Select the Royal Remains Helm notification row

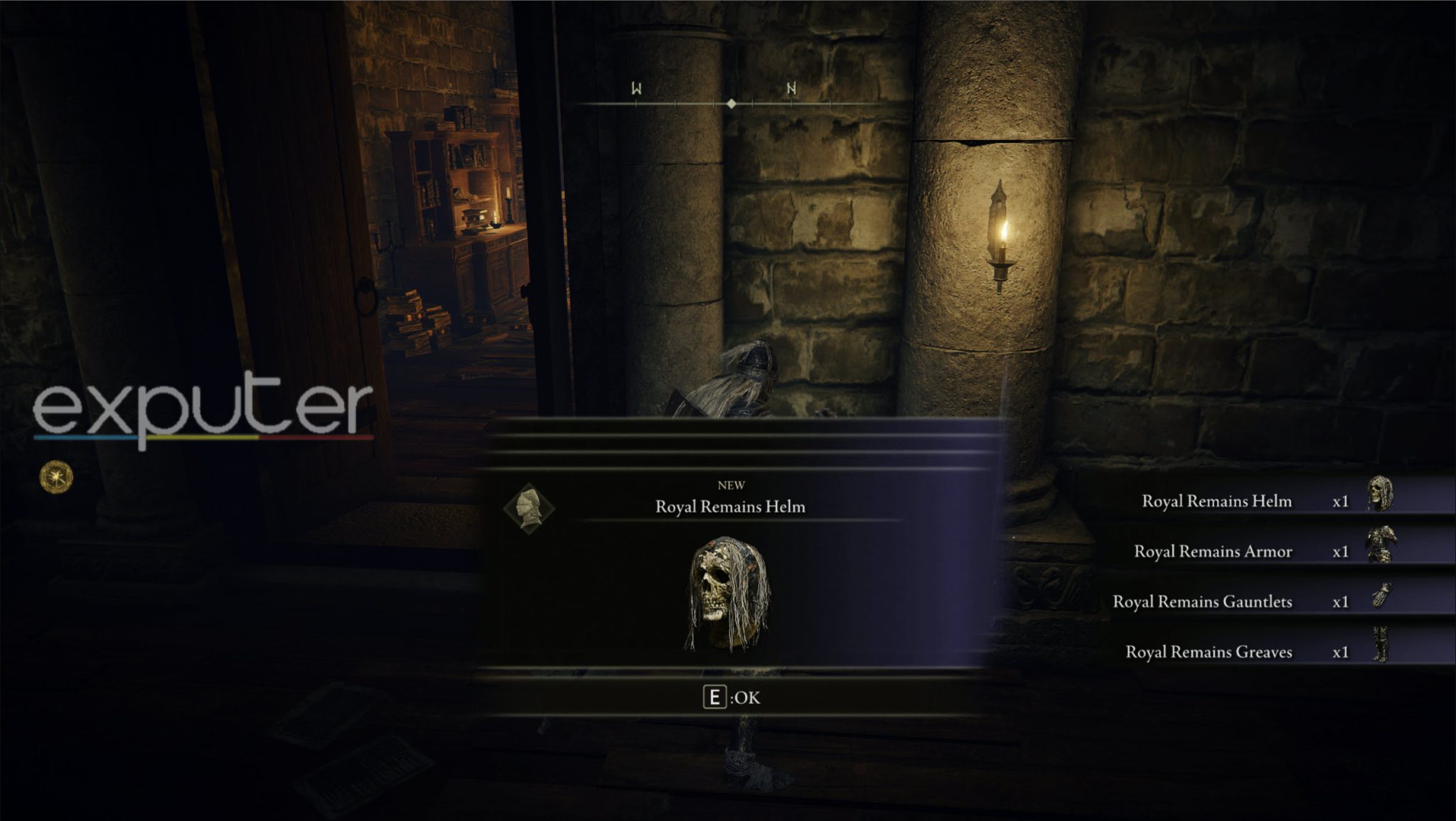(x=1217, y=501)
